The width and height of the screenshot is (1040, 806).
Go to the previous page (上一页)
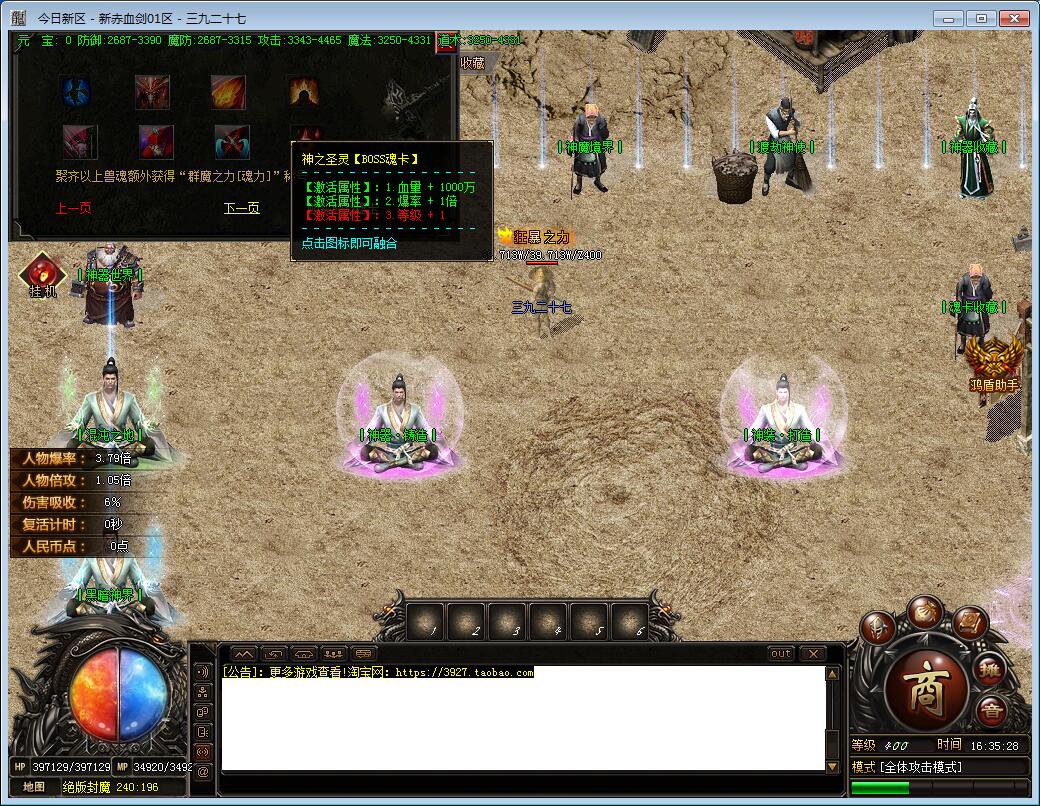pos(74,208)
